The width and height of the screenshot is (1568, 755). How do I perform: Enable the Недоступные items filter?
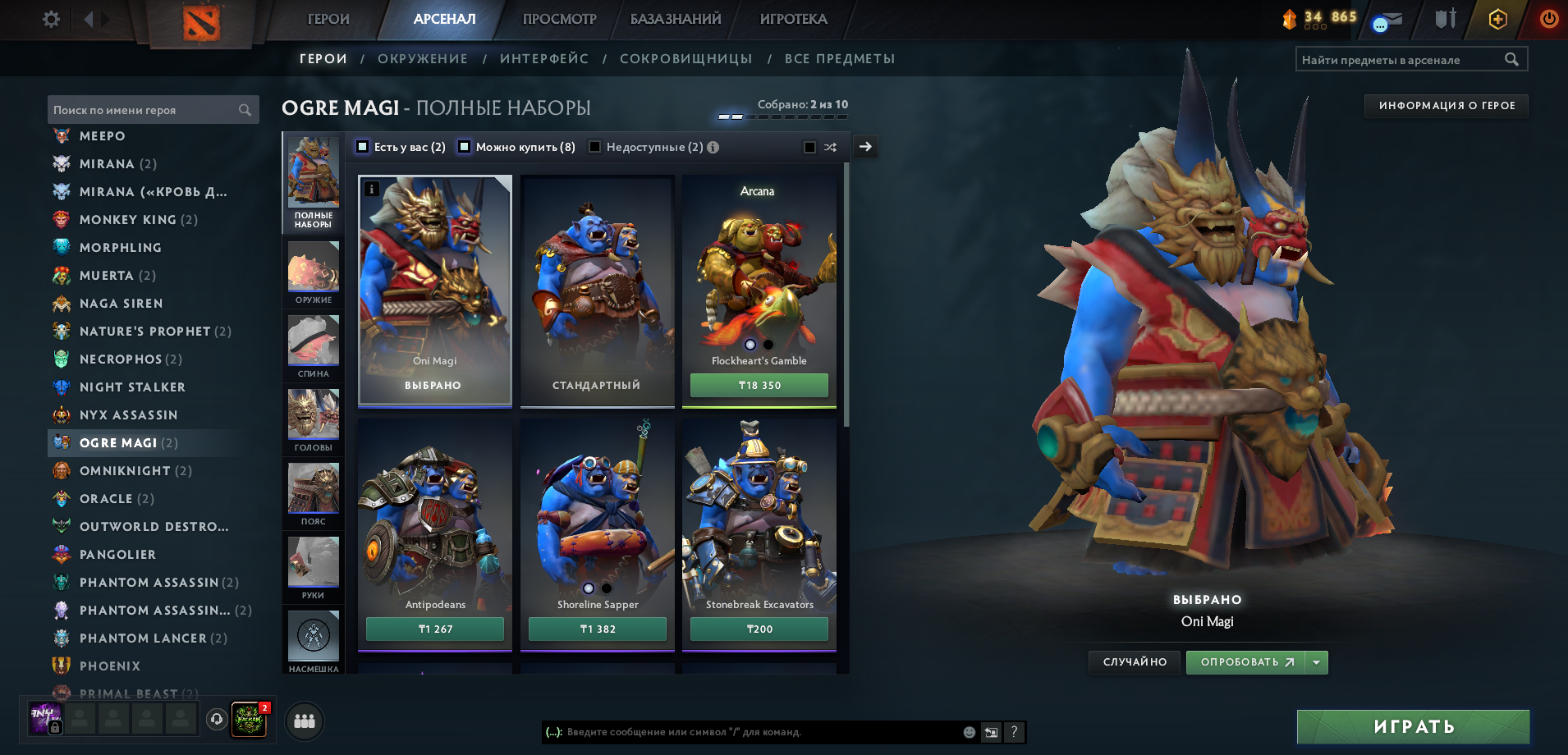tap(594, 146)
